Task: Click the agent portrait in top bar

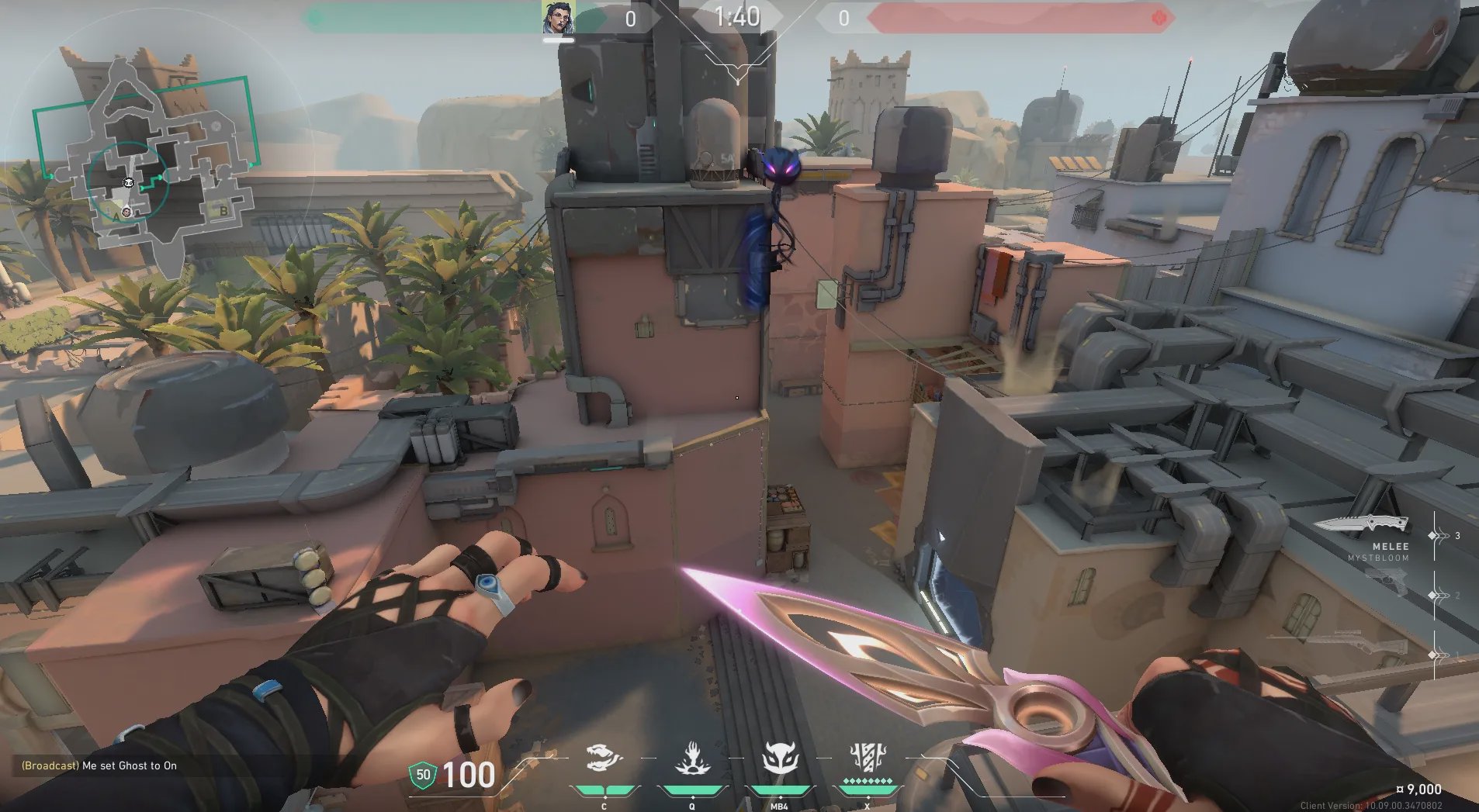Action: (x=558, y=18)
